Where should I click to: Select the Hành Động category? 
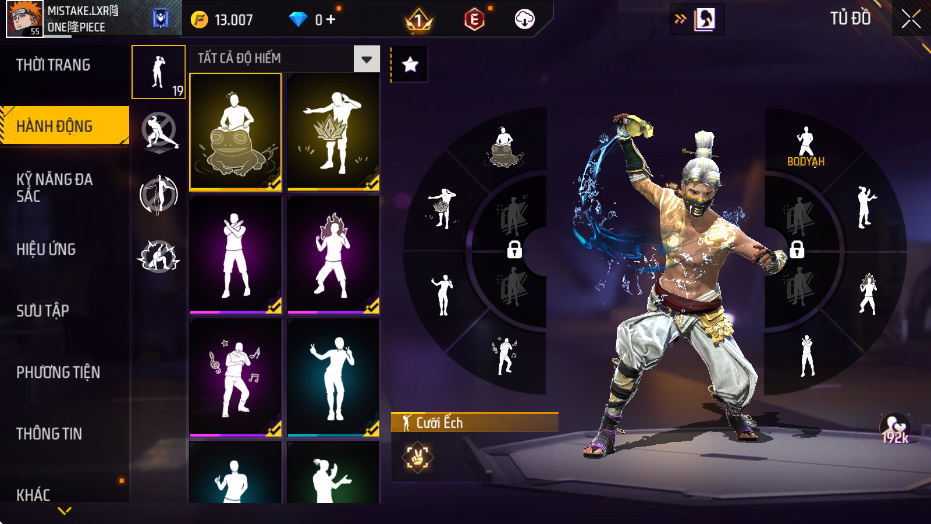click(x=55, y=126)
